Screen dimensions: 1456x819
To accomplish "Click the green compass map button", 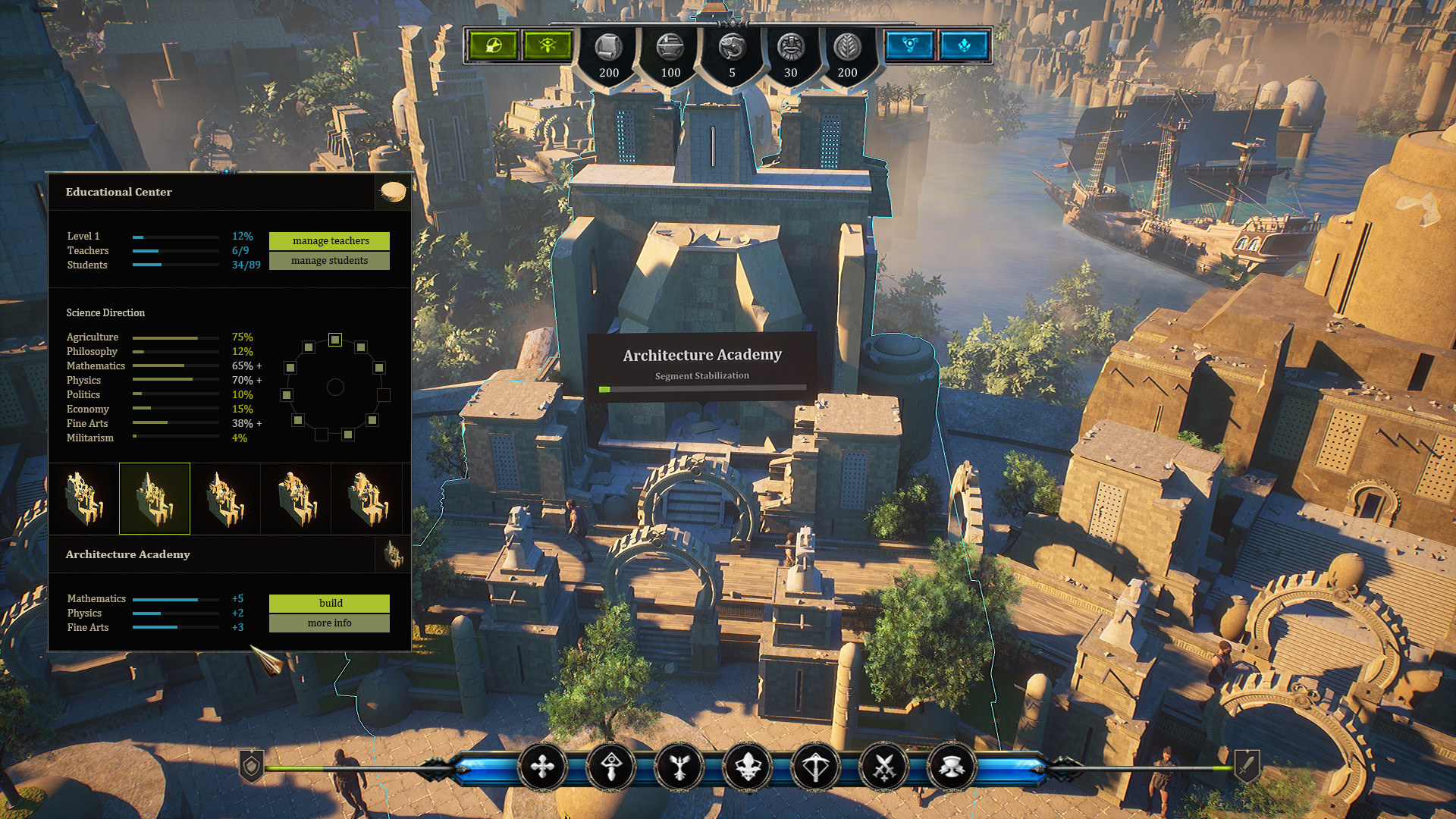I will tap(493, 45).
